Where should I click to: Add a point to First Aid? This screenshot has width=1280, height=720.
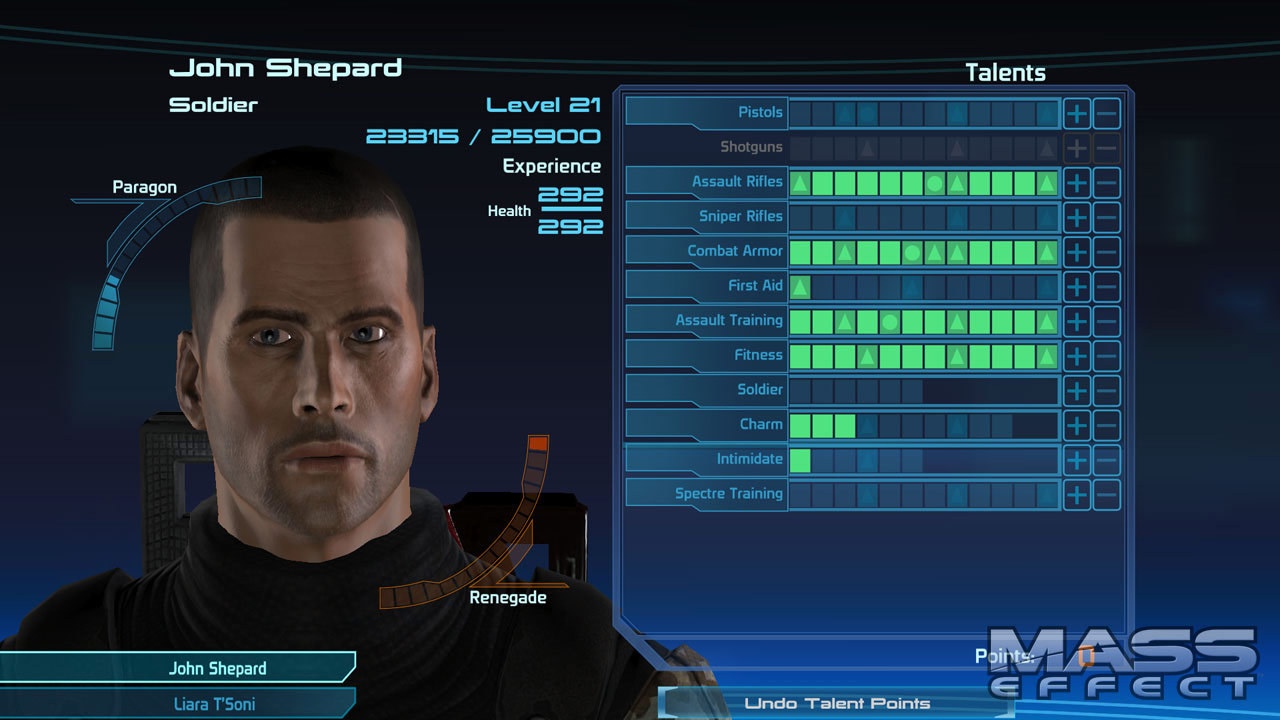pyautogui.click(x=1078, y=285)
